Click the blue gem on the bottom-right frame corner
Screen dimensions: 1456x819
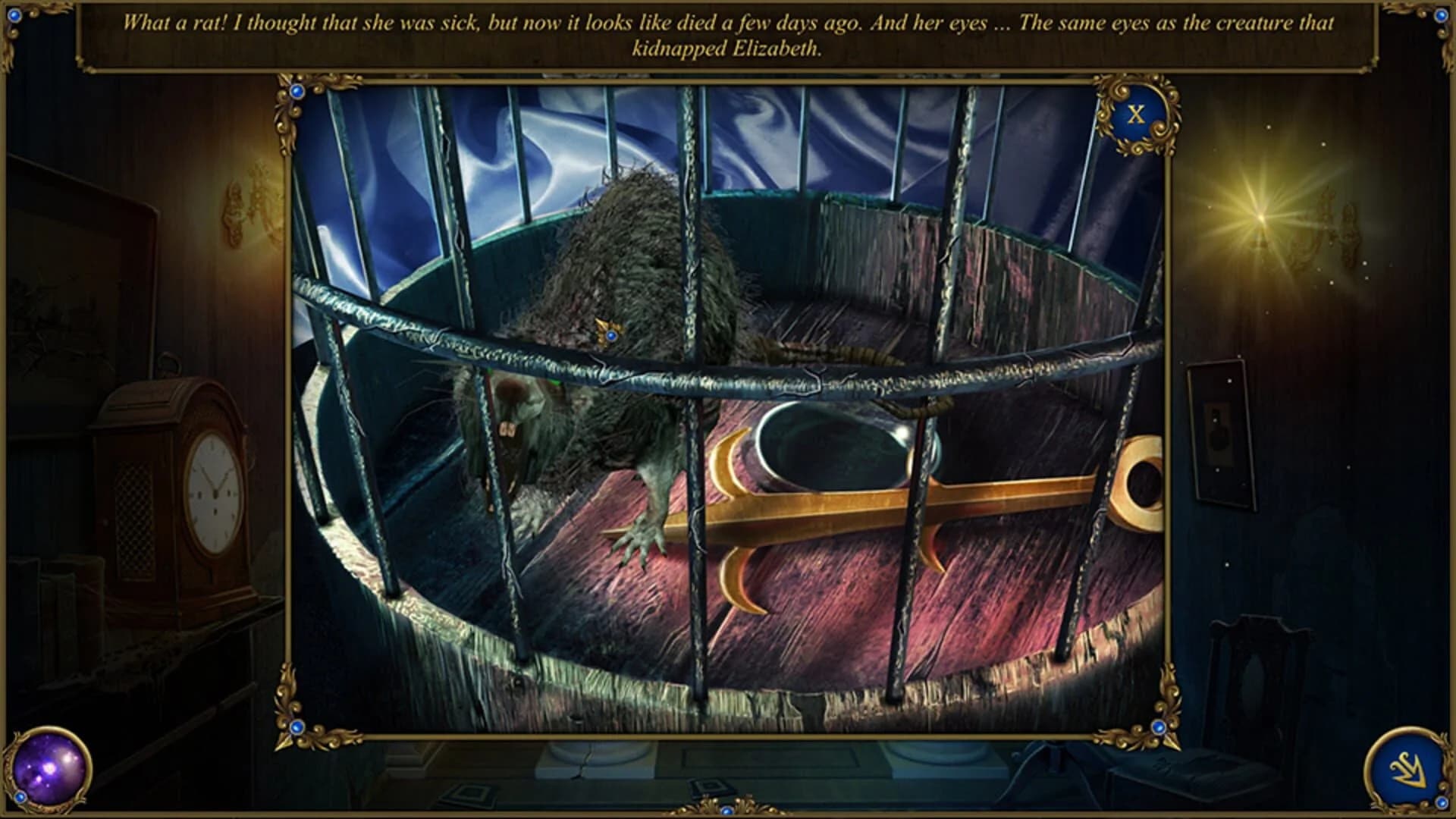[1159, 726]
